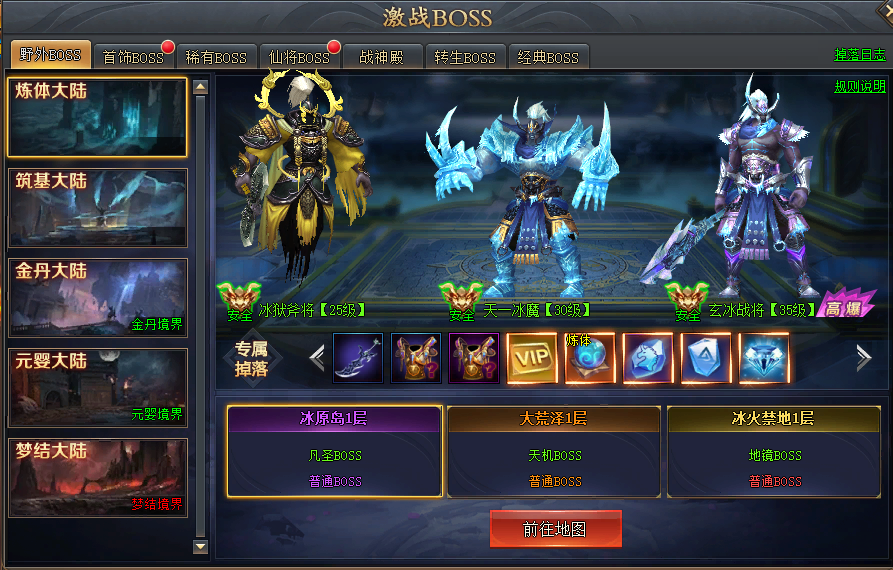Screen dimensions: 893x570
Task: Select the 元婴大陆 continent entry
Action: 98,388
